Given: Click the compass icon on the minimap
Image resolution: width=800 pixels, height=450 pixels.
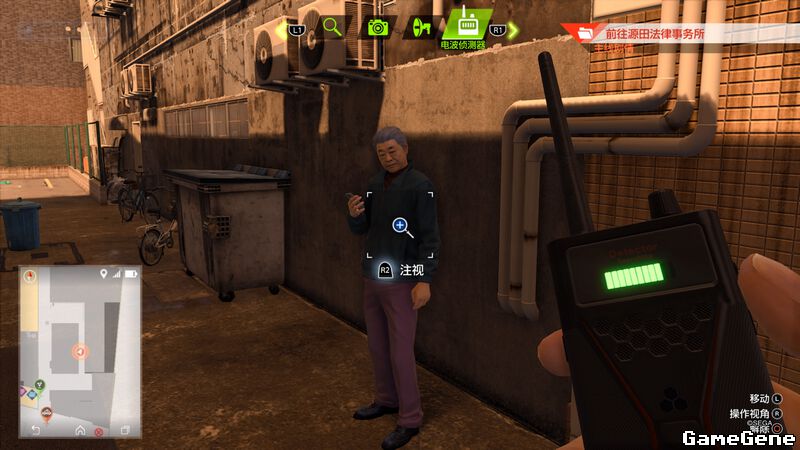Looking at the screenshot, I should click(x=30, y=274).
